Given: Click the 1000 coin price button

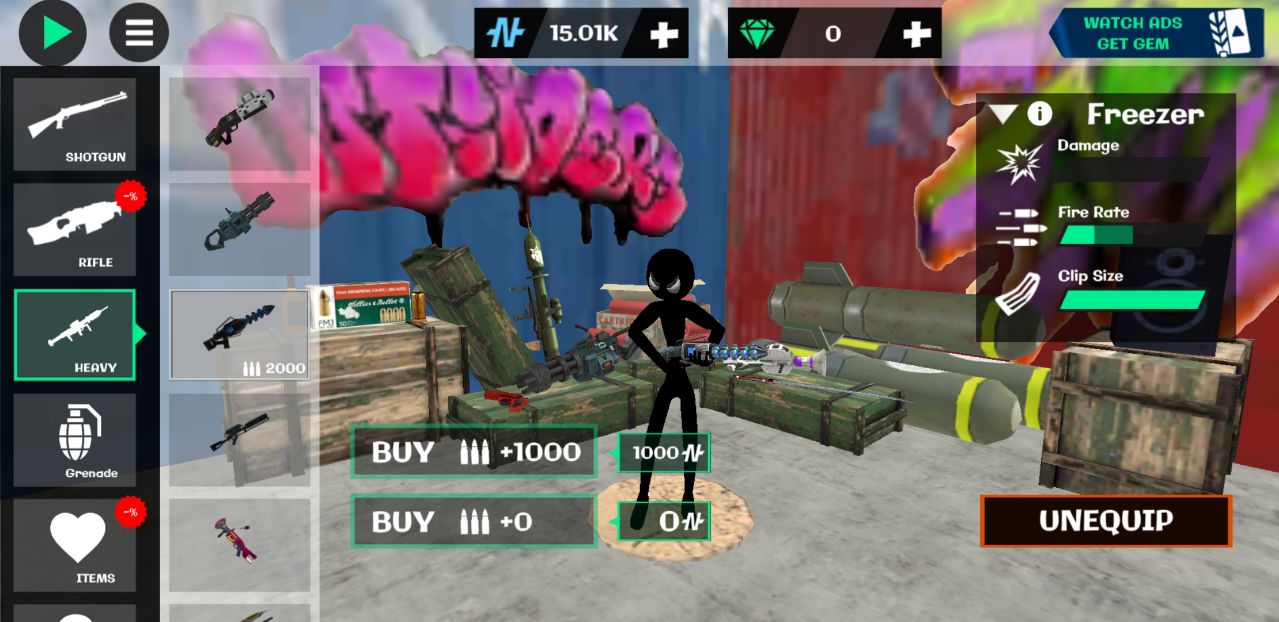Looking at the screenshot, I should [664, 453].
